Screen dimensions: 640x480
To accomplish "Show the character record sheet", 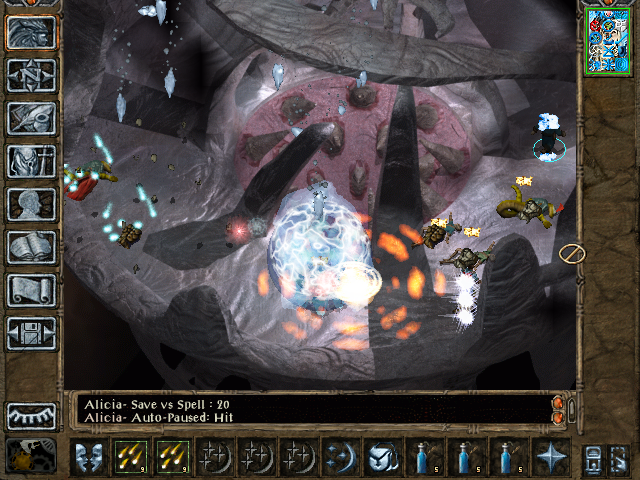I will (31, 204).
